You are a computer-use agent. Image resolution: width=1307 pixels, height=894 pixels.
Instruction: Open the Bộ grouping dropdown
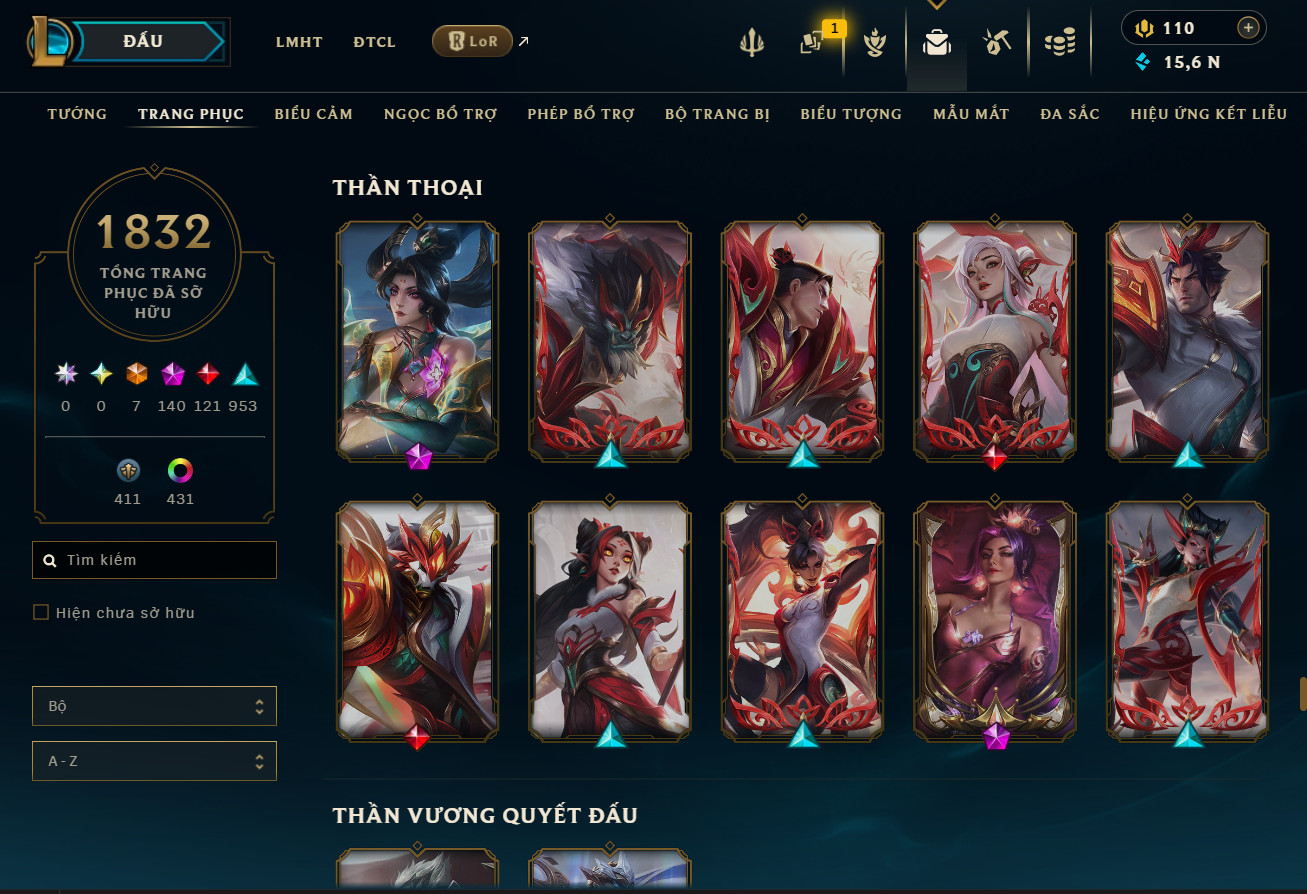[155, 706]
